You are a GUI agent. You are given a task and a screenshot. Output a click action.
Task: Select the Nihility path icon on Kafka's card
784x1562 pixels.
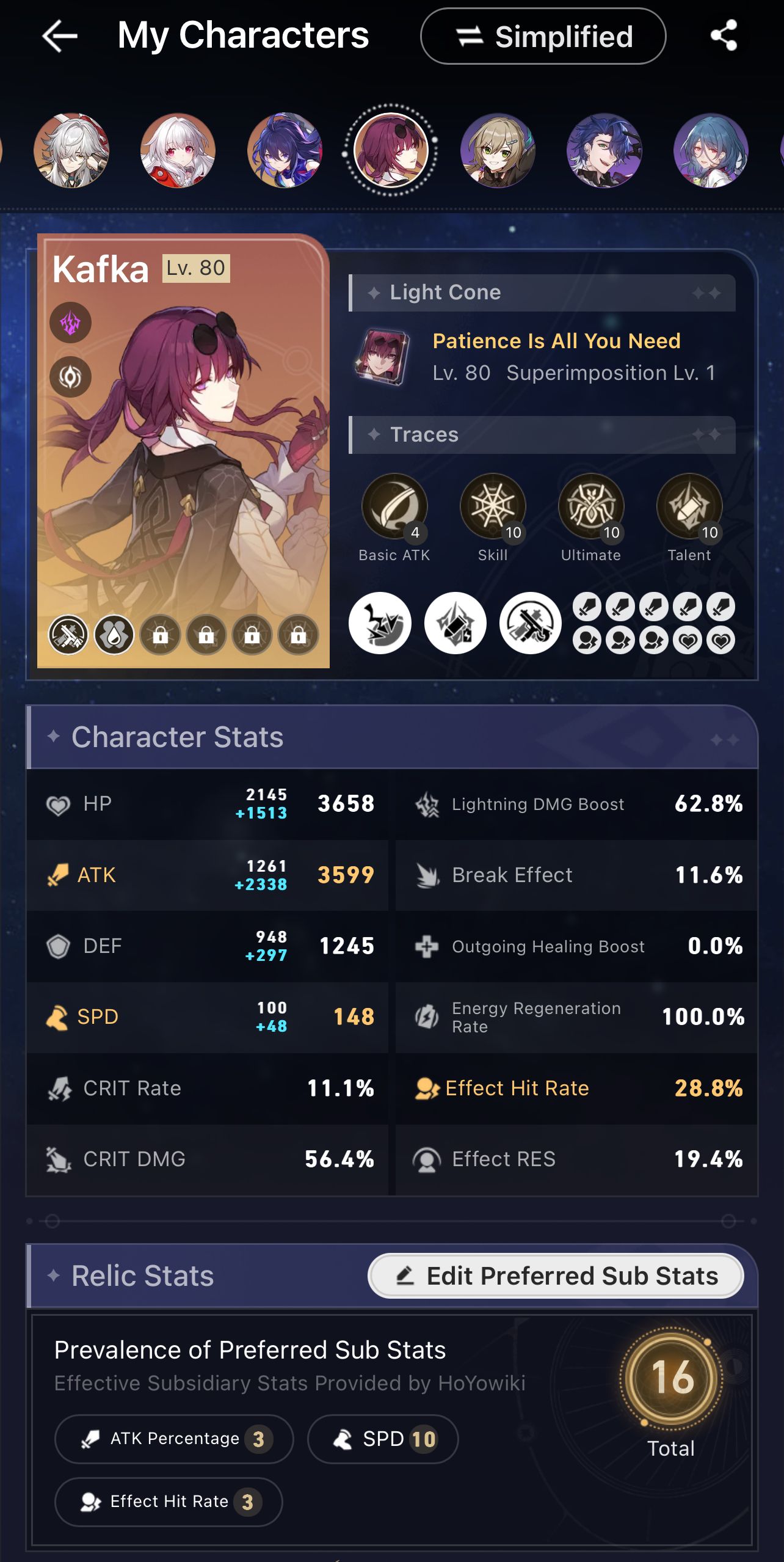coord(70,377)
